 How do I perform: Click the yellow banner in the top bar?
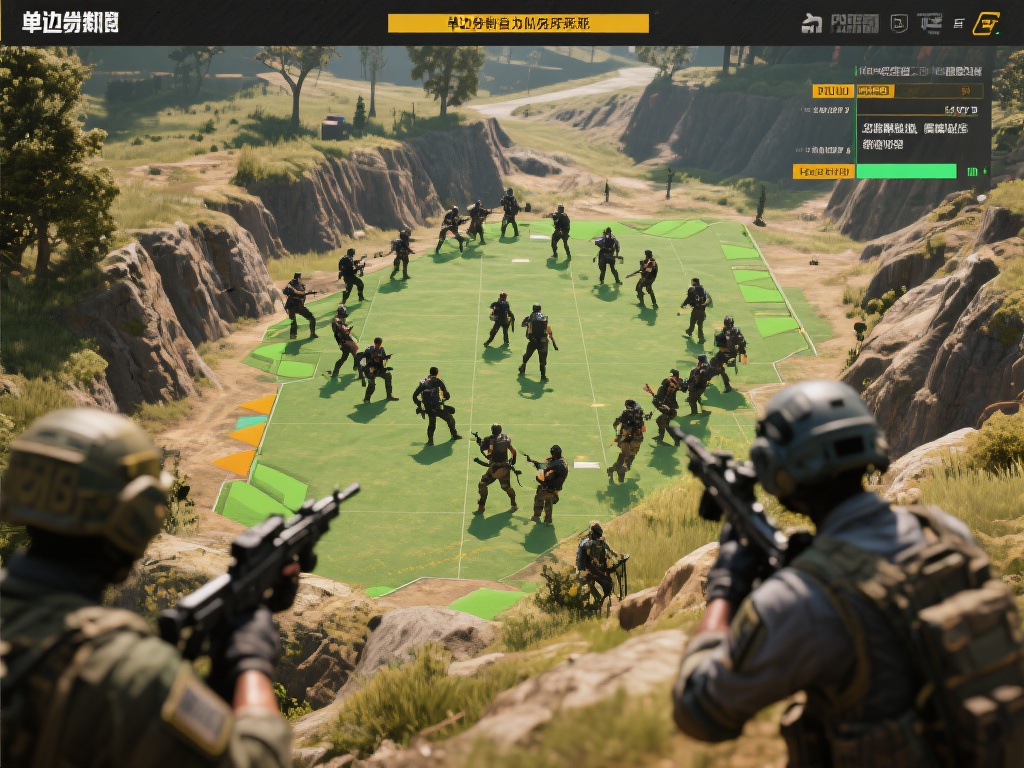(x=518, y=23)
